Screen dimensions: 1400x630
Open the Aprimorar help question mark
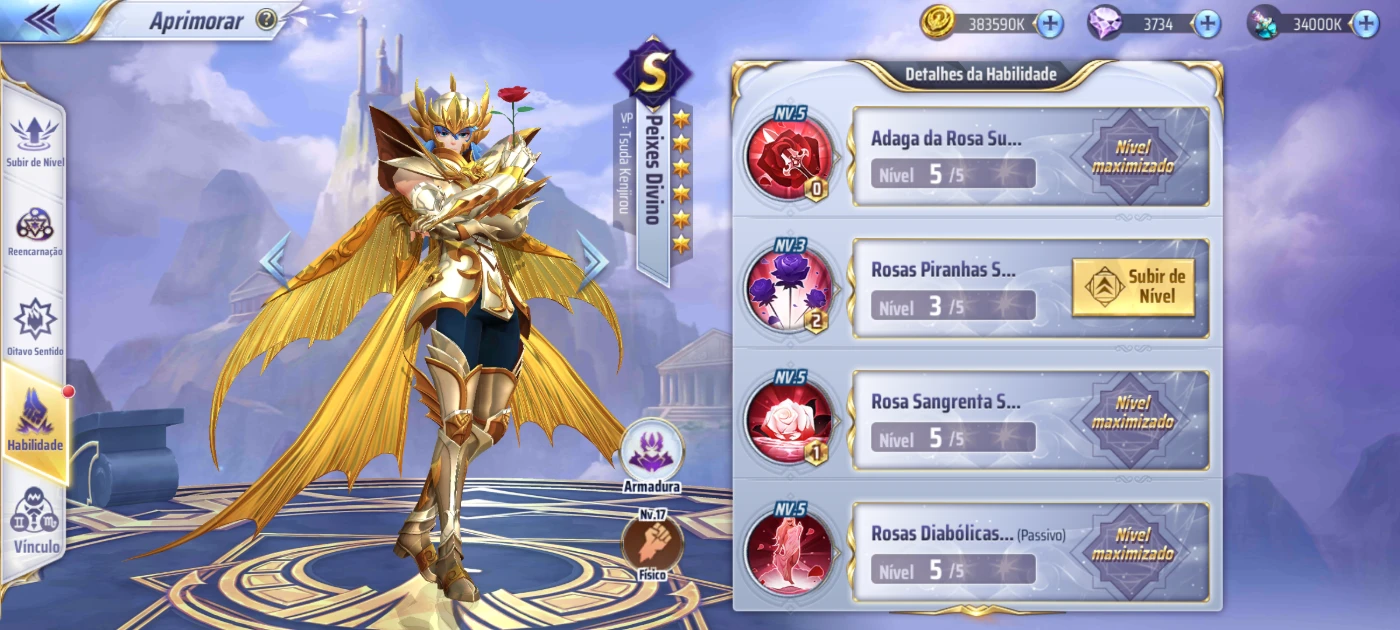tap(266, 20)
